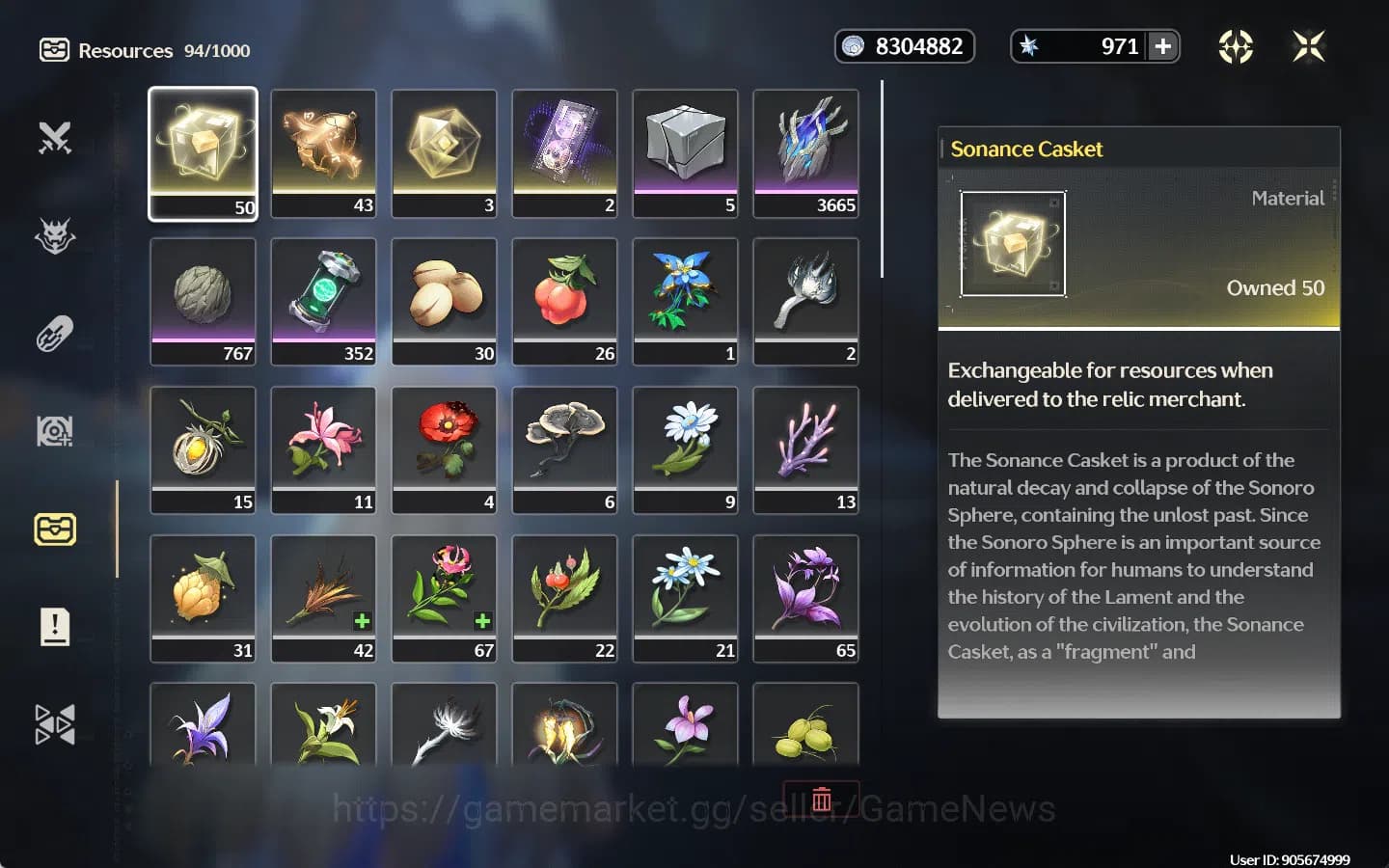Select the red berry fruit with 26
This screenshot has width=1389, height=868.
(564, 301)
